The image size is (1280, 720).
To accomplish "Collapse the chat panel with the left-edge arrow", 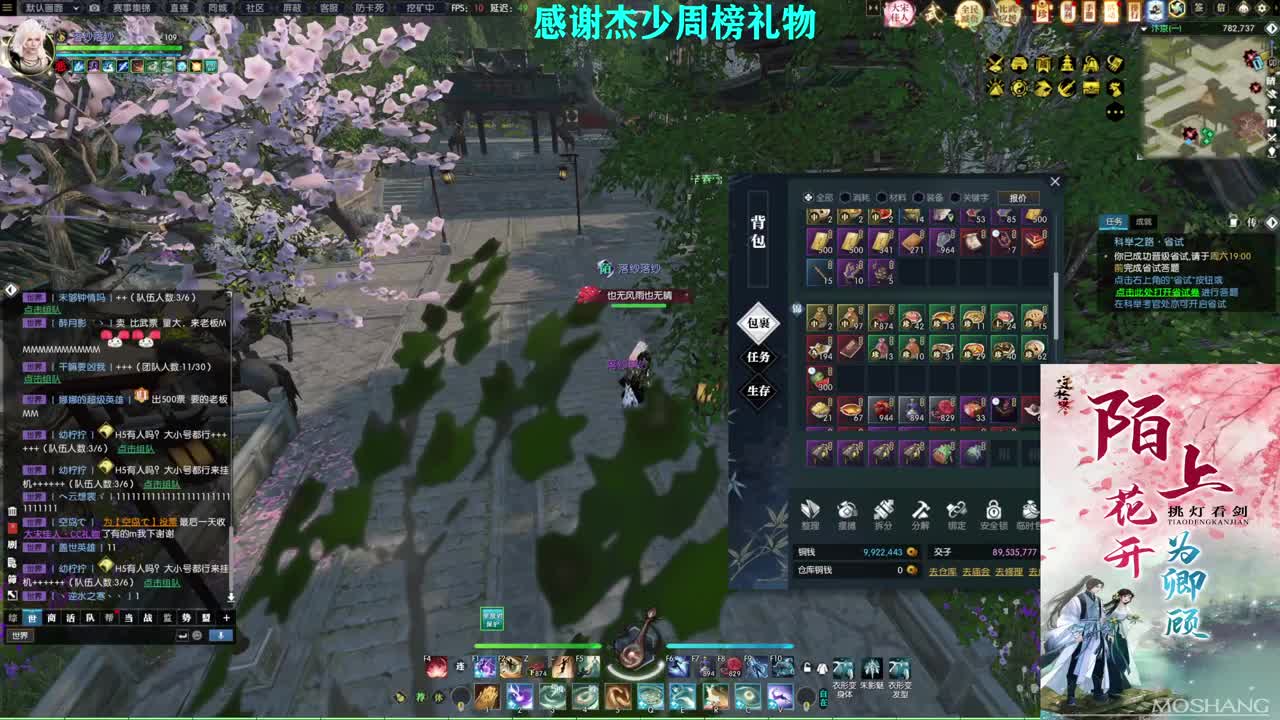I will click(x=11, y=290).
